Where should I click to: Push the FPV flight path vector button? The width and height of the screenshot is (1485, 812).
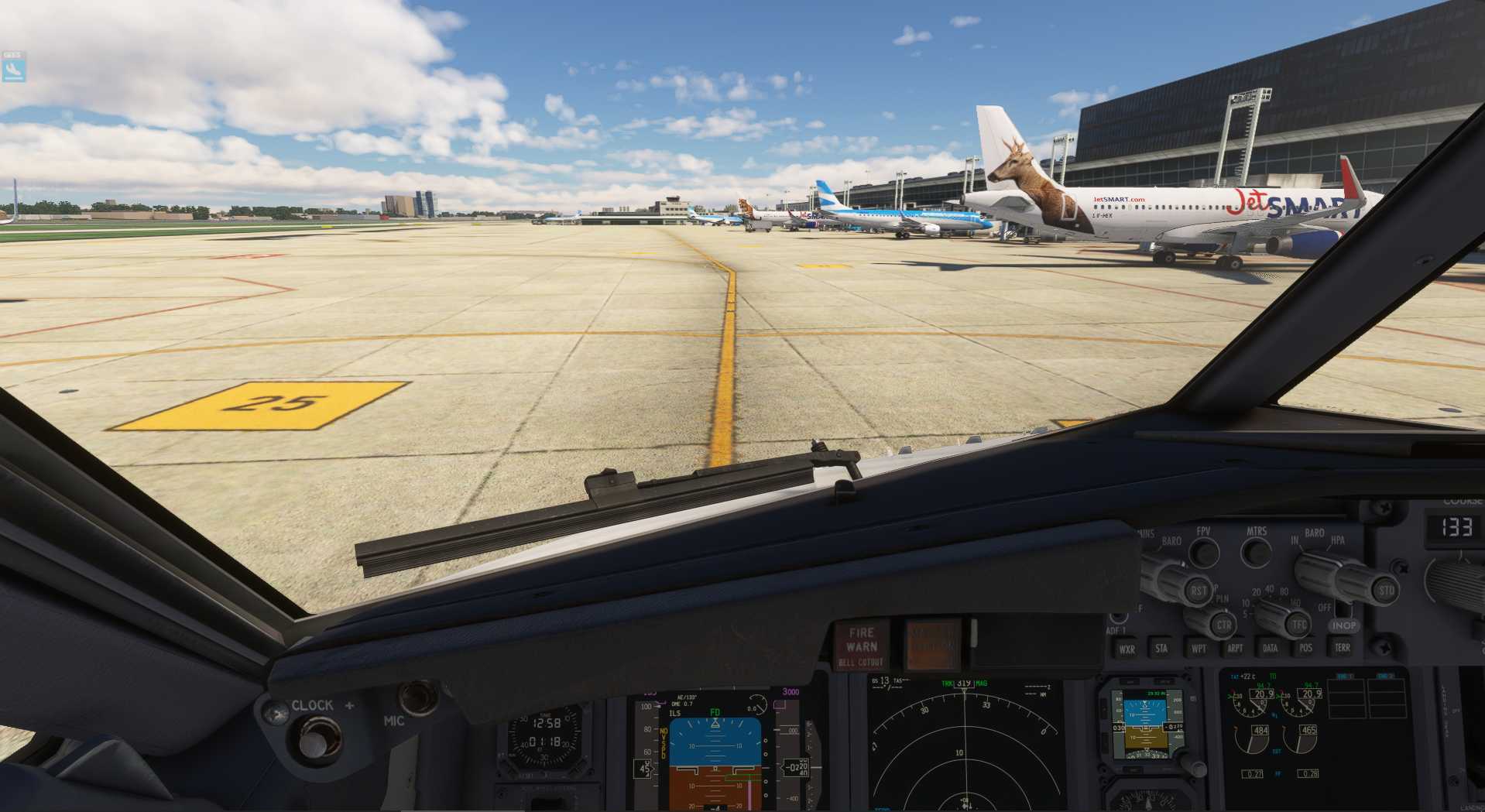1203,551
